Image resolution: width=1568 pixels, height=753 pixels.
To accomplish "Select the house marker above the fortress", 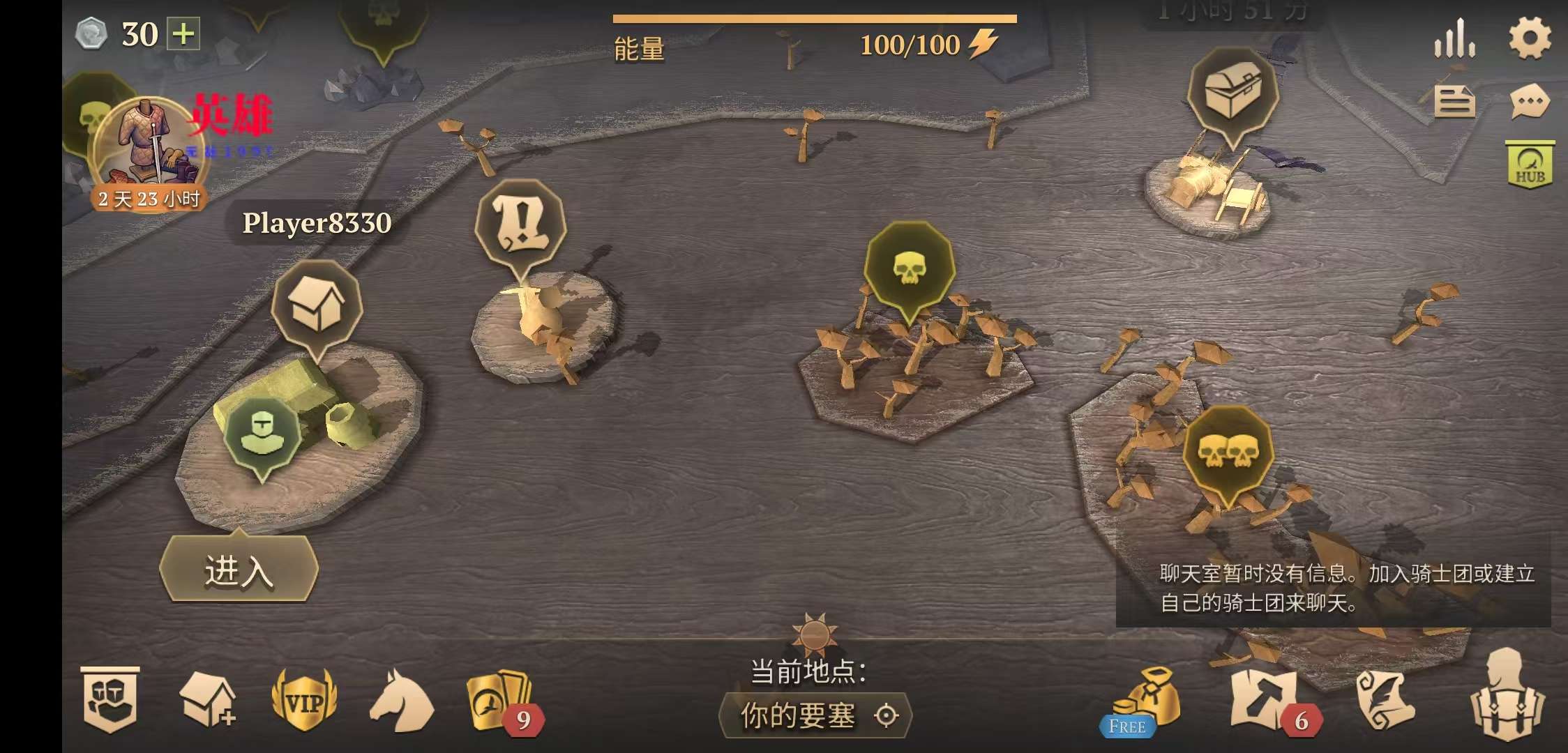I will (317, 306).
